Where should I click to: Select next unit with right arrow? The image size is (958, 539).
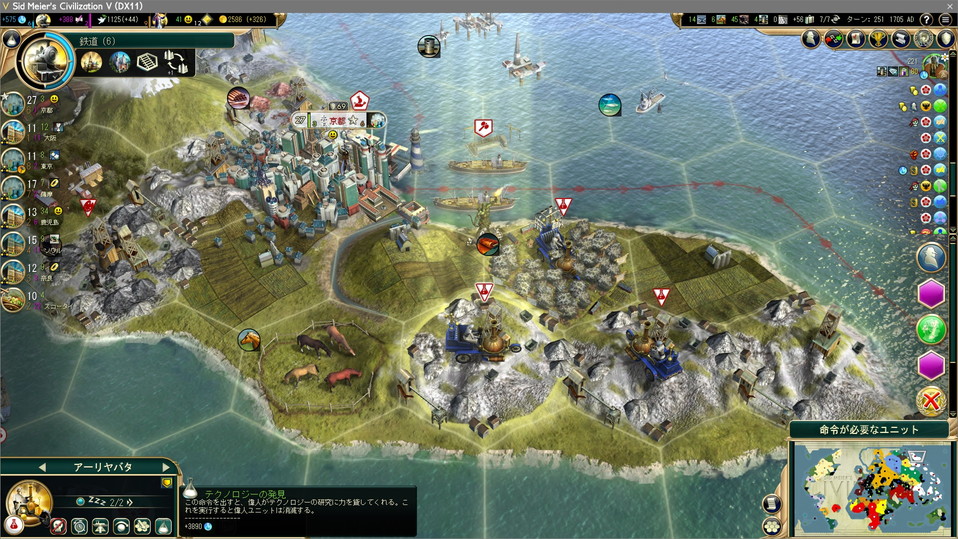tap(167, 467)
